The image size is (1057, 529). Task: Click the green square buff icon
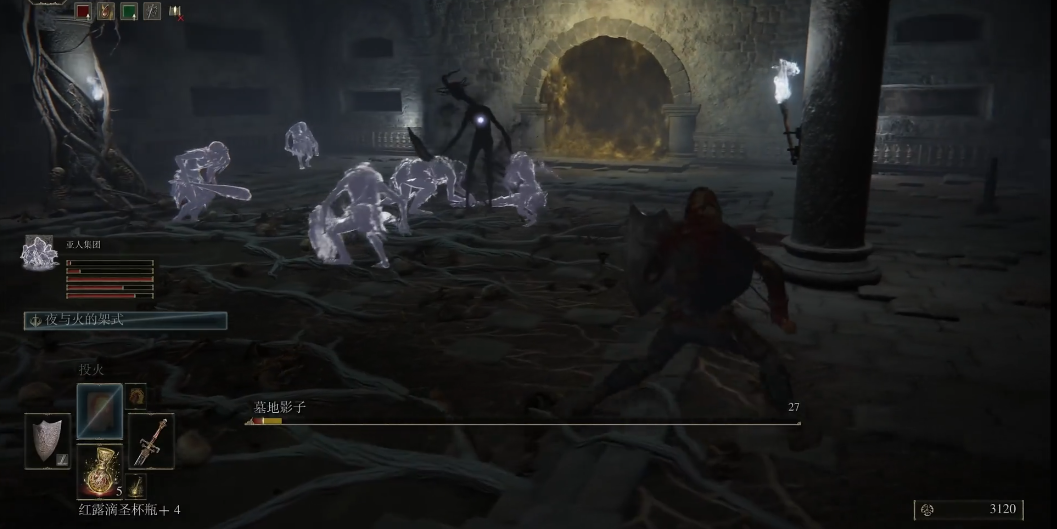click(129, 12)
